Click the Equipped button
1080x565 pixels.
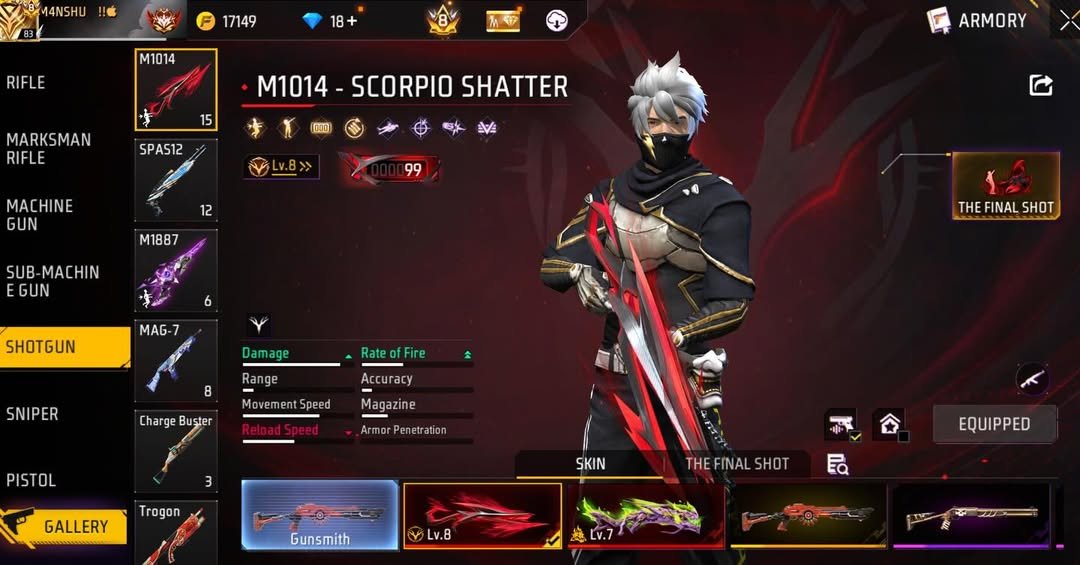(994, 424)
